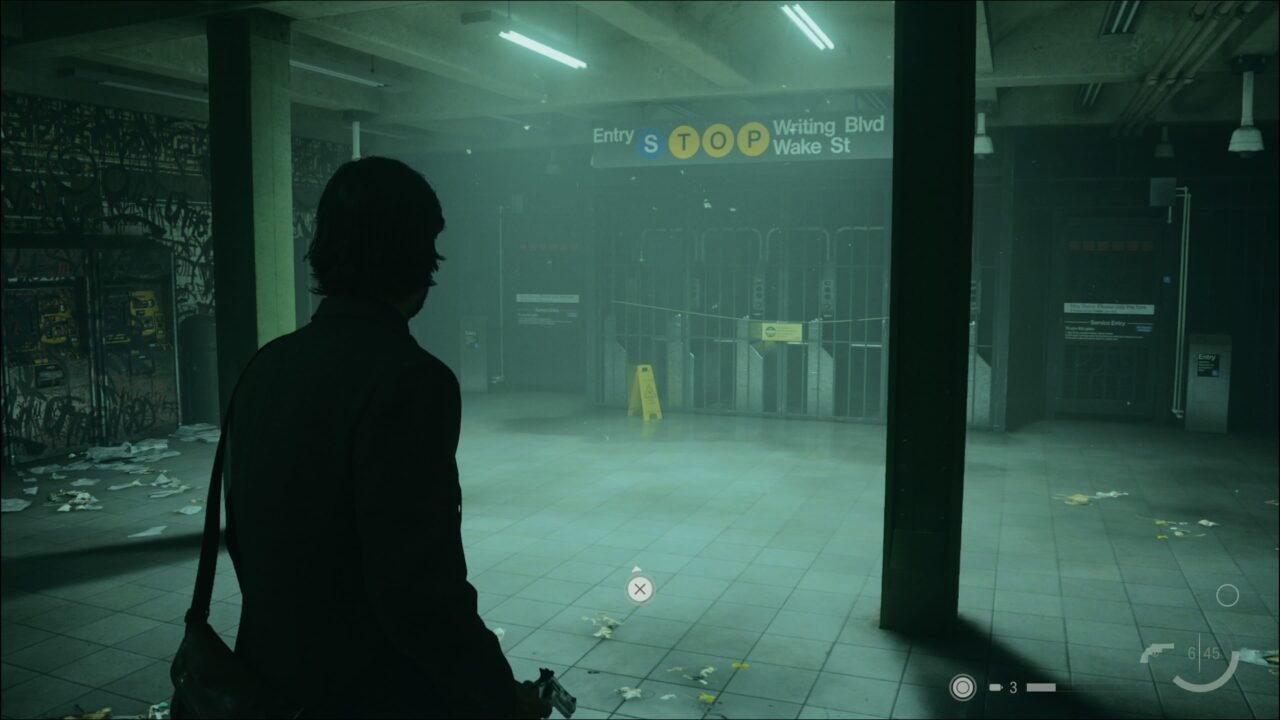Select the revolver weapon icon
The height and width of the screenshot is (720, 1280).
[x=1158, y=652]
